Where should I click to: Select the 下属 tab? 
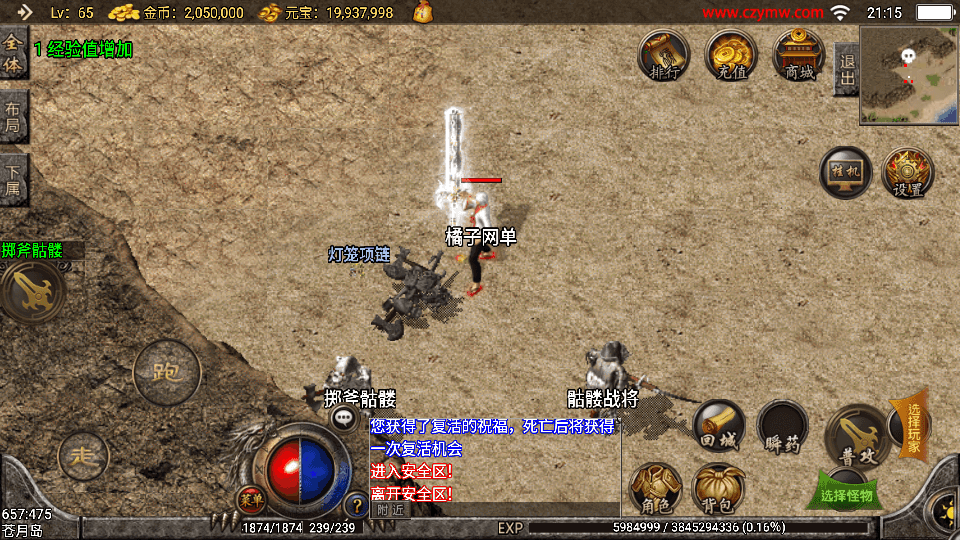pyautogui.click(x=13, y=180)
